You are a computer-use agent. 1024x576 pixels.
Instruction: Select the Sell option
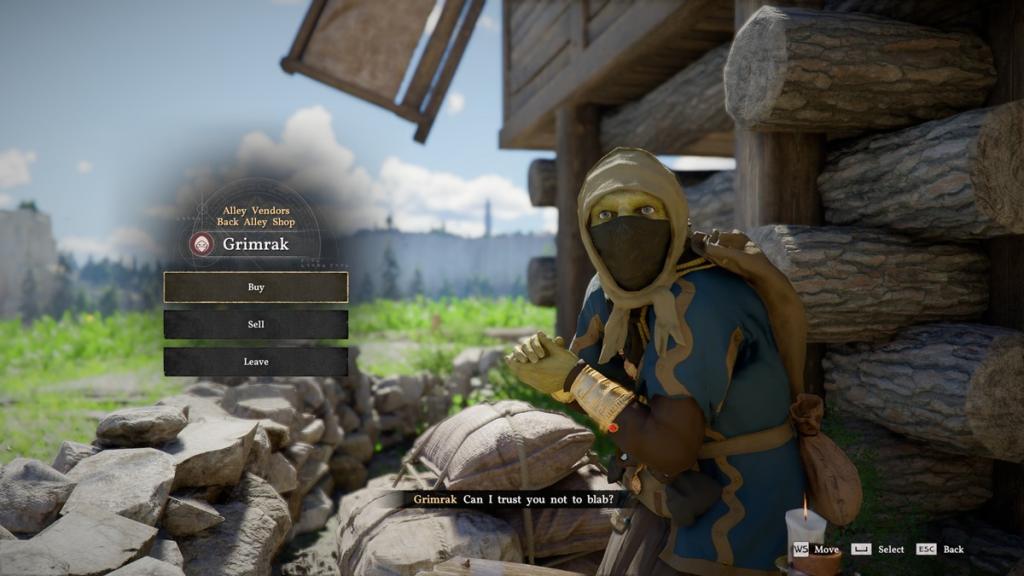[256, 324]
